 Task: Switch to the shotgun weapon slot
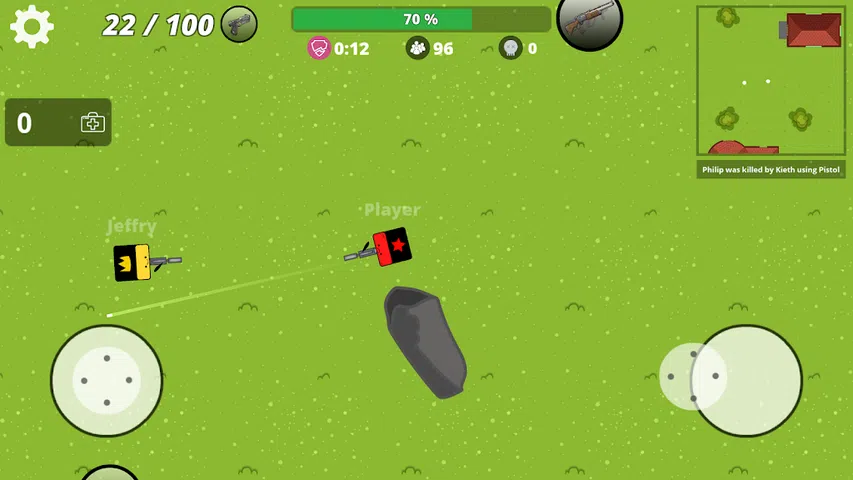pyautogui.click(x=589, y=20)
